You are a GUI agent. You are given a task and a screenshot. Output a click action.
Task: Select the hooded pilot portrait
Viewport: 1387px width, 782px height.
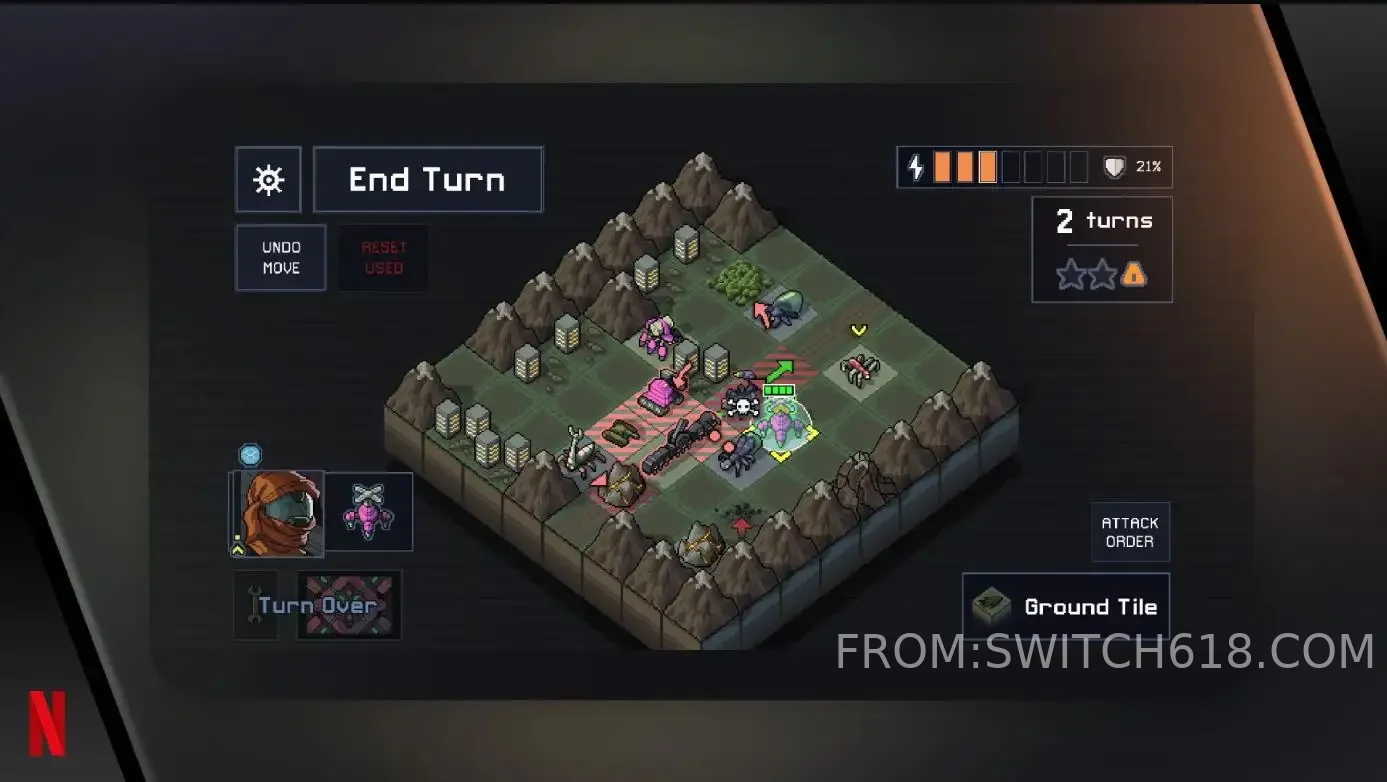click(x=279, y=513)
